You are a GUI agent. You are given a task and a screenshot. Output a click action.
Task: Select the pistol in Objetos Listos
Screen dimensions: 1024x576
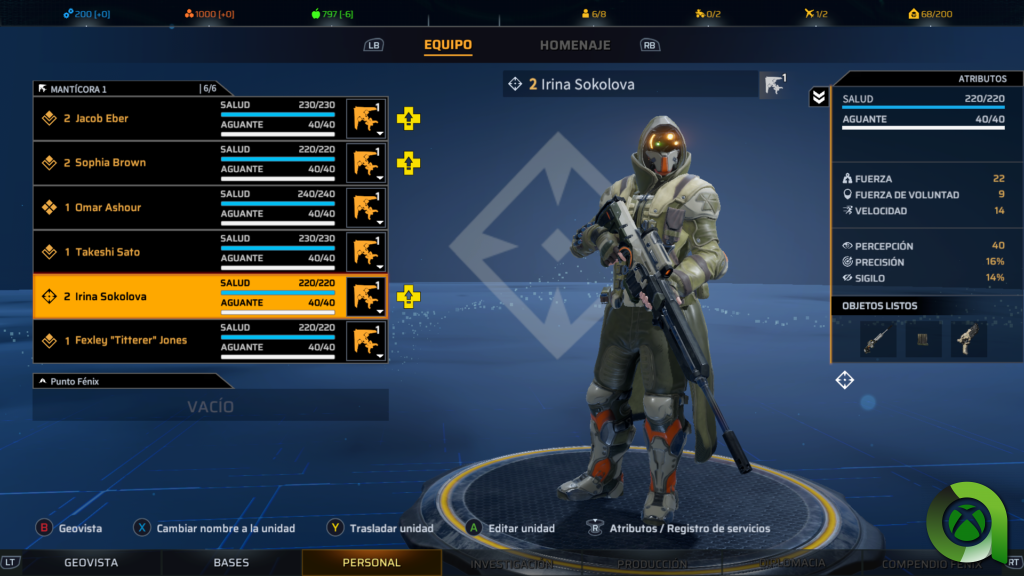pyautogui.click(x=968, y=340)
